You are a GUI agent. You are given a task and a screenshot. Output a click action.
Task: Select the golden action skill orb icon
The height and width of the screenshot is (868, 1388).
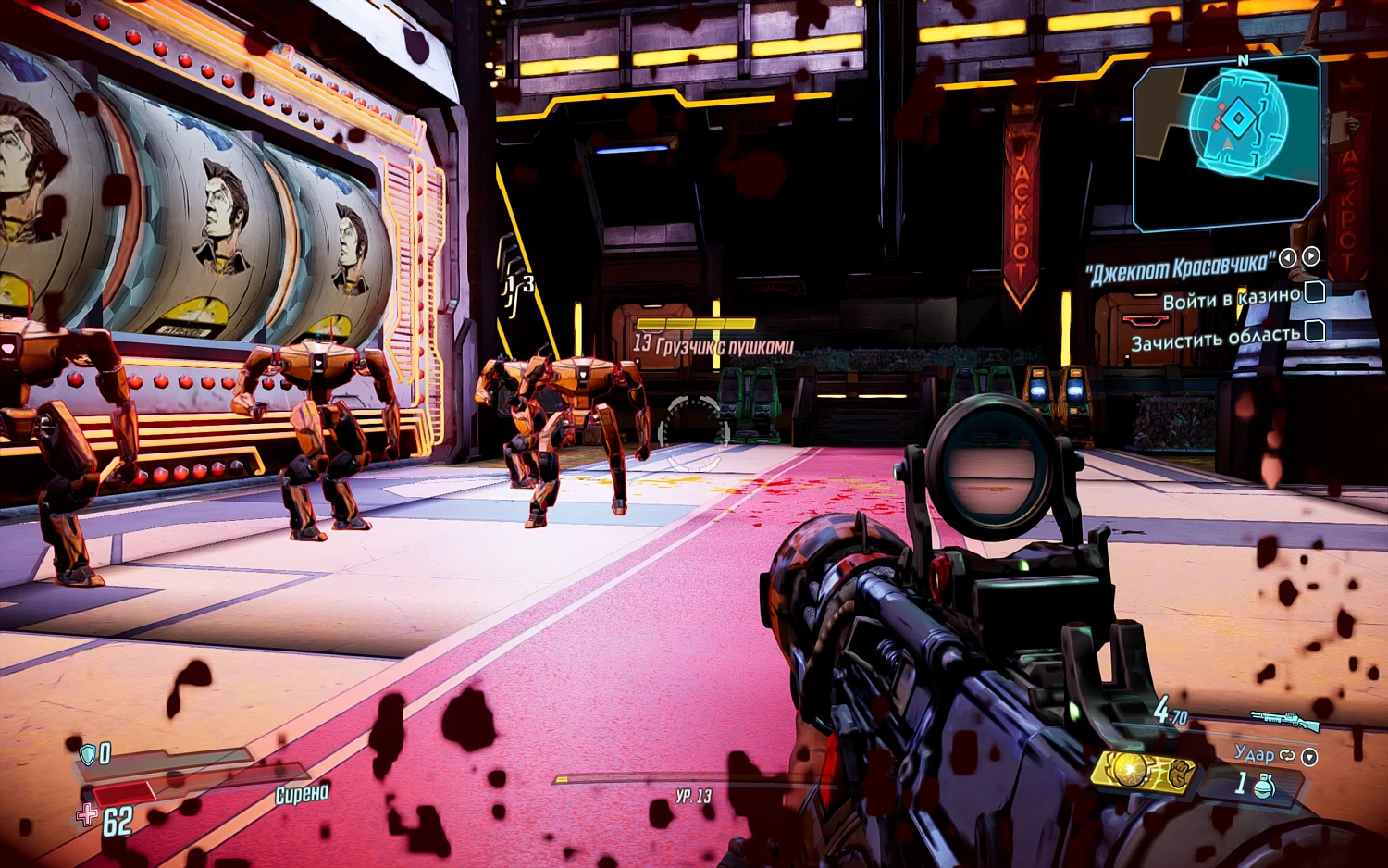coord(1131,771)
